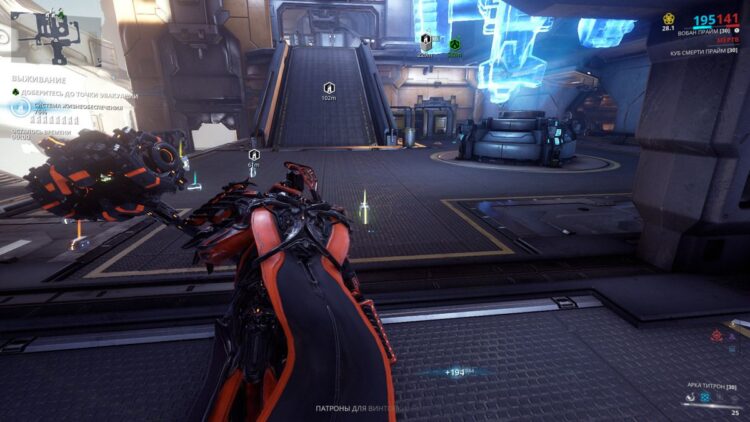This screenshot has width=750, height=422.
Task: Select the green waypoint marker above the ramp
Action: click(x=454, y=44)
